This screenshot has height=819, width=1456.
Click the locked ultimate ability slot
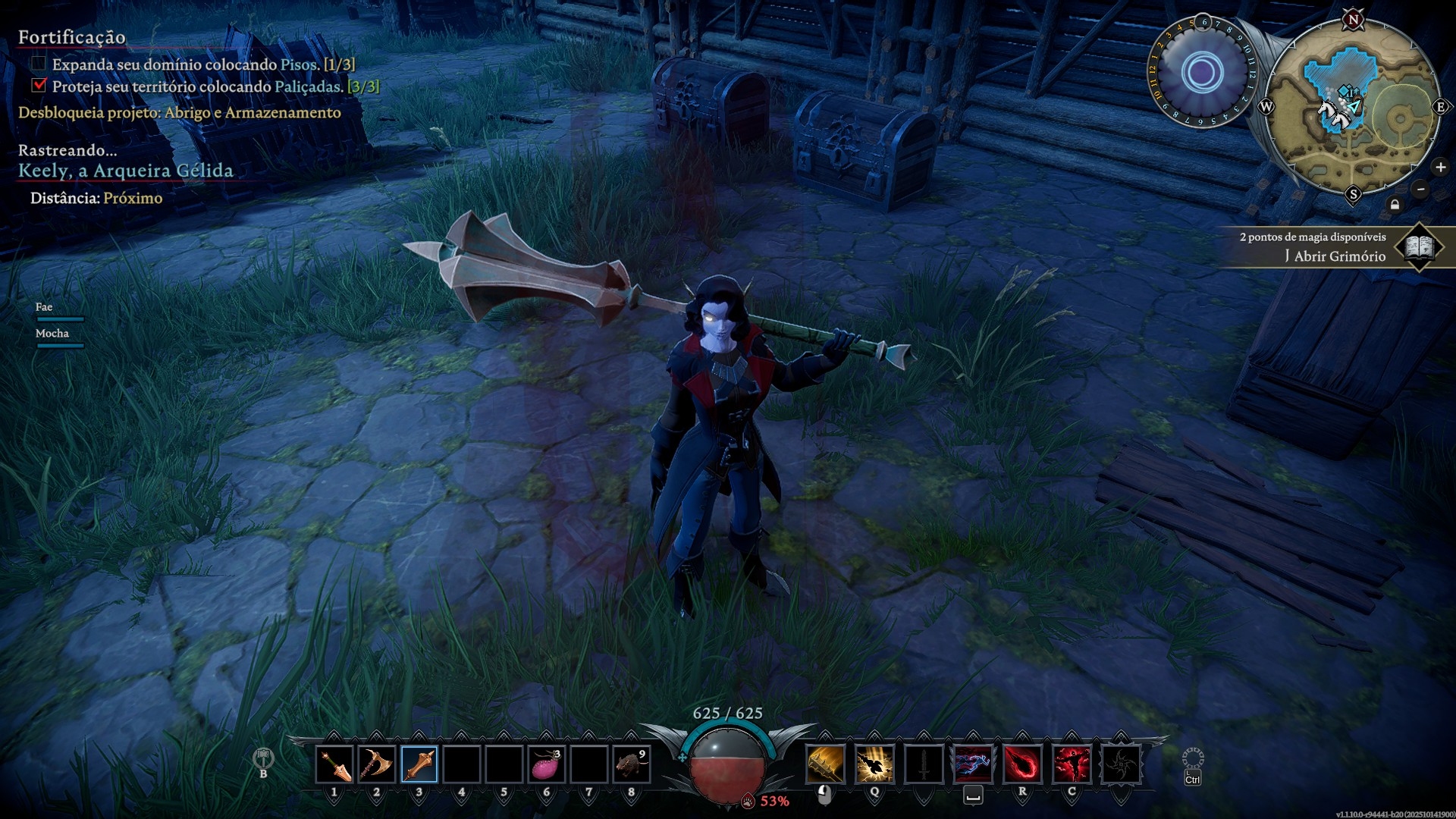click(1121, 764)
